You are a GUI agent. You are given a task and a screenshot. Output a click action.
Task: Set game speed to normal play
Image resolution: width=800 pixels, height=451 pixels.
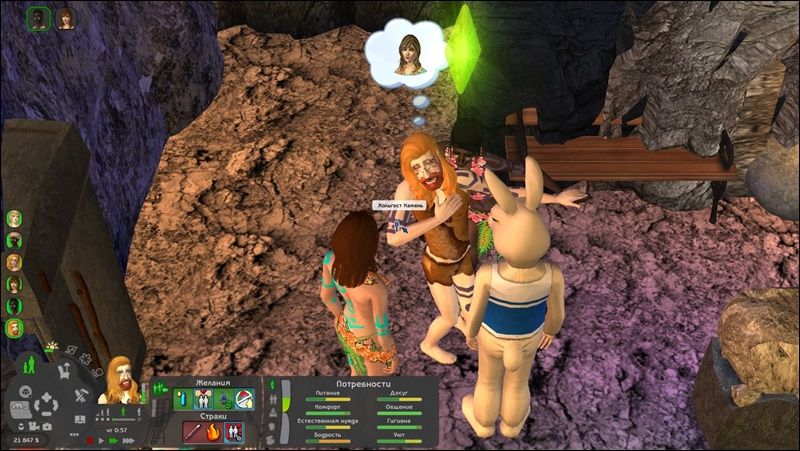103,439
